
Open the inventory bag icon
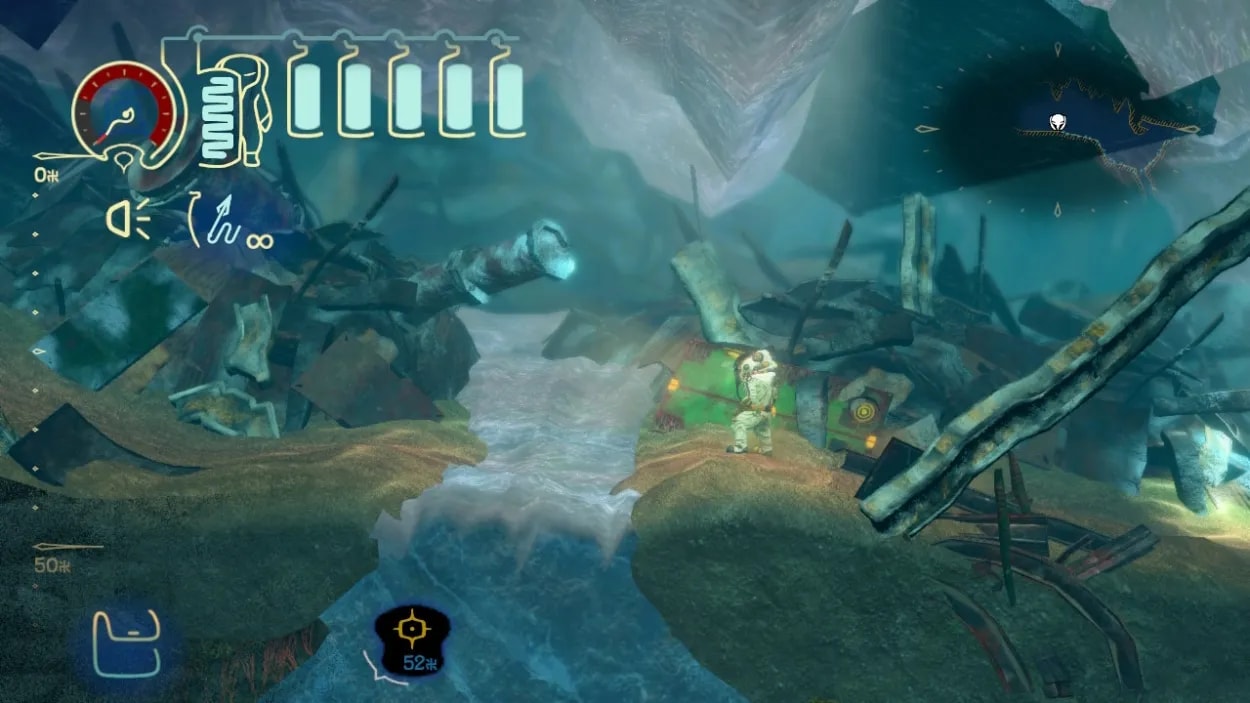point(127,643)
